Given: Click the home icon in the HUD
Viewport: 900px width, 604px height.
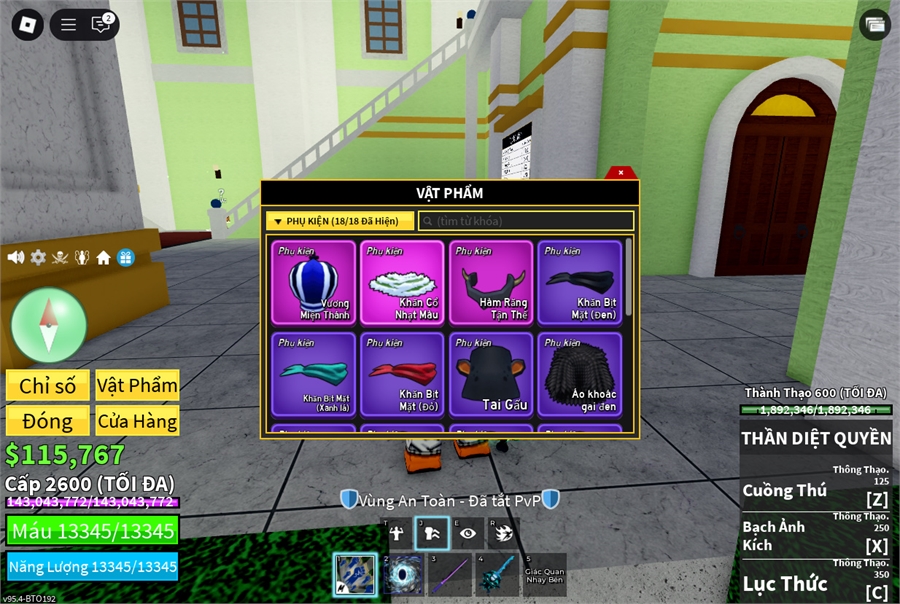Looking at the screenshot, I should click(104, 258).
